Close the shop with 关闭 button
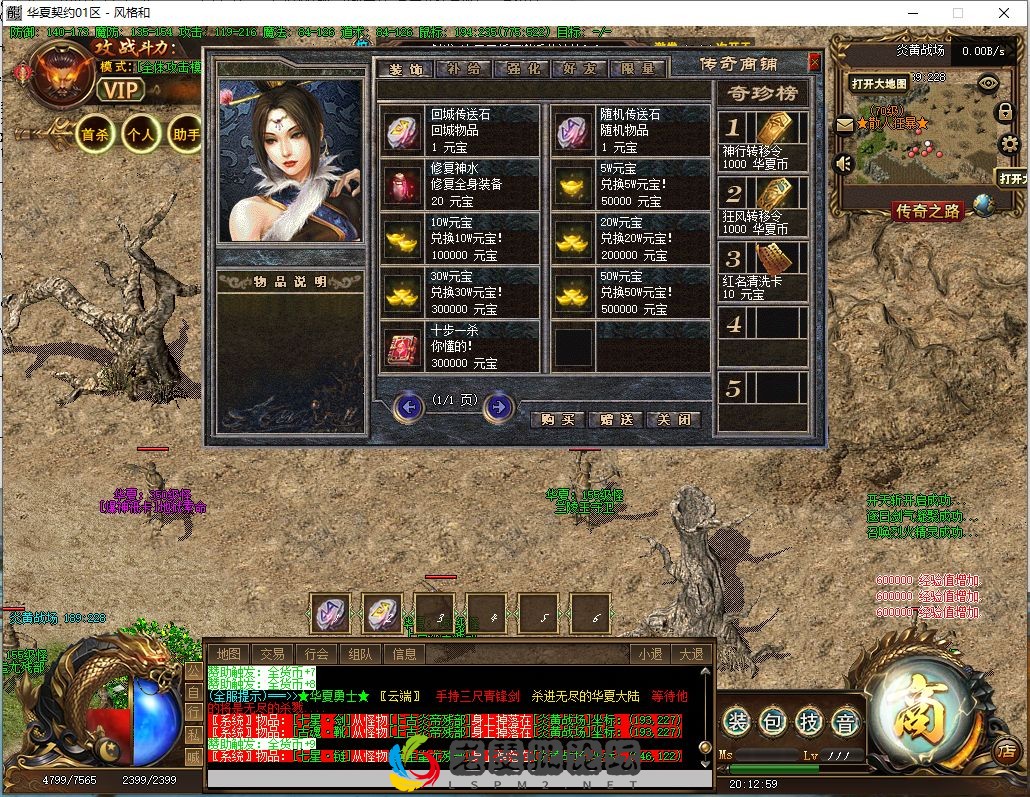The height and width of the screenshot is (797, 1030). (x=672, y=419)
